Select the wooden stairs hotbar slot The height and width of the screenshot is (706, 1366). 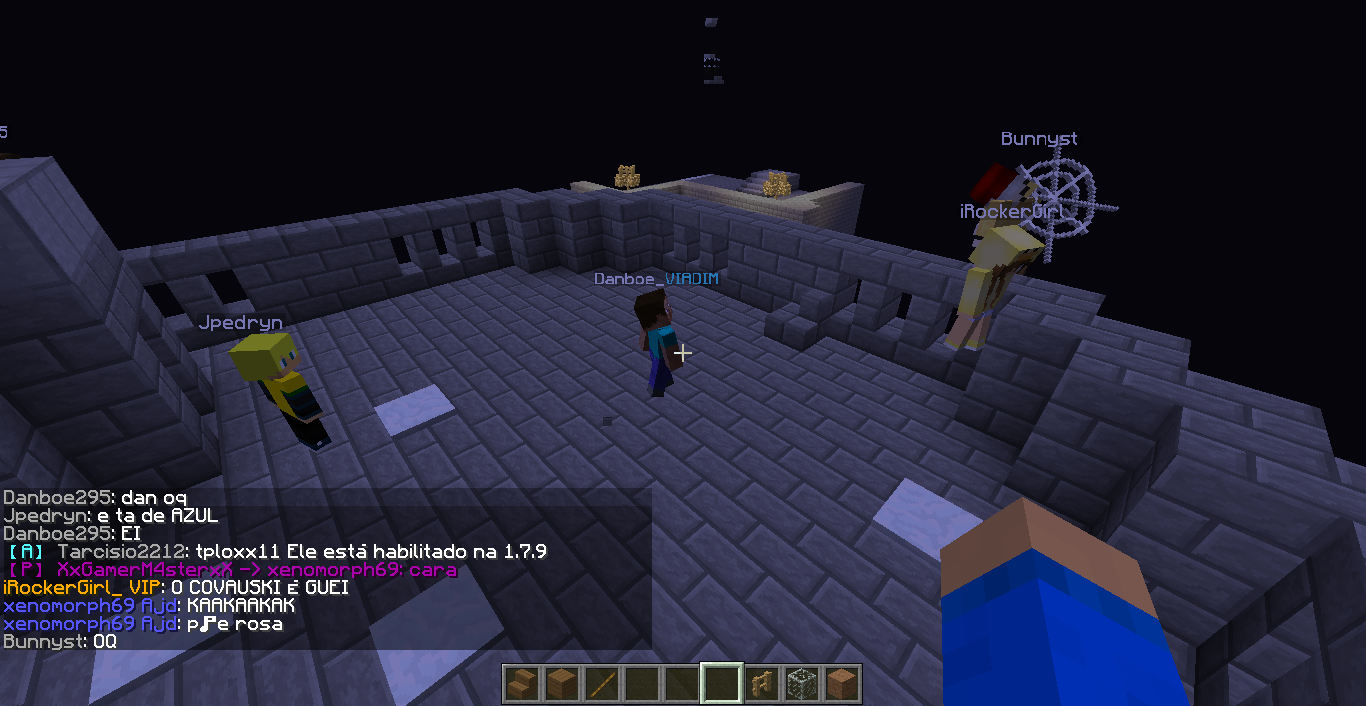(x=520, y=685)
